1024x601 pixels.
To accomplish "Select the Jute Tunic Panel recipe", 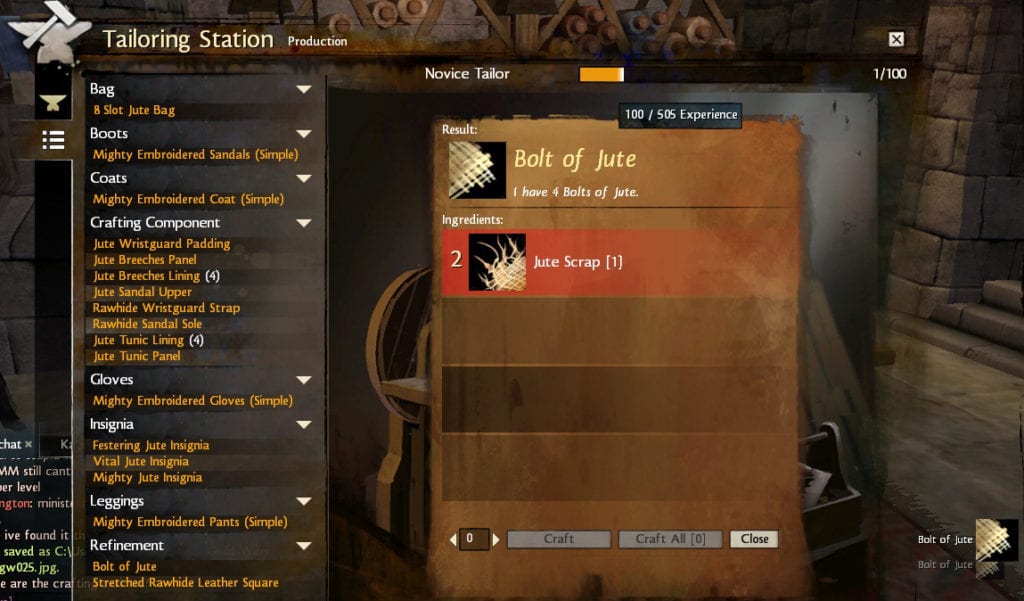I will 137,356.
